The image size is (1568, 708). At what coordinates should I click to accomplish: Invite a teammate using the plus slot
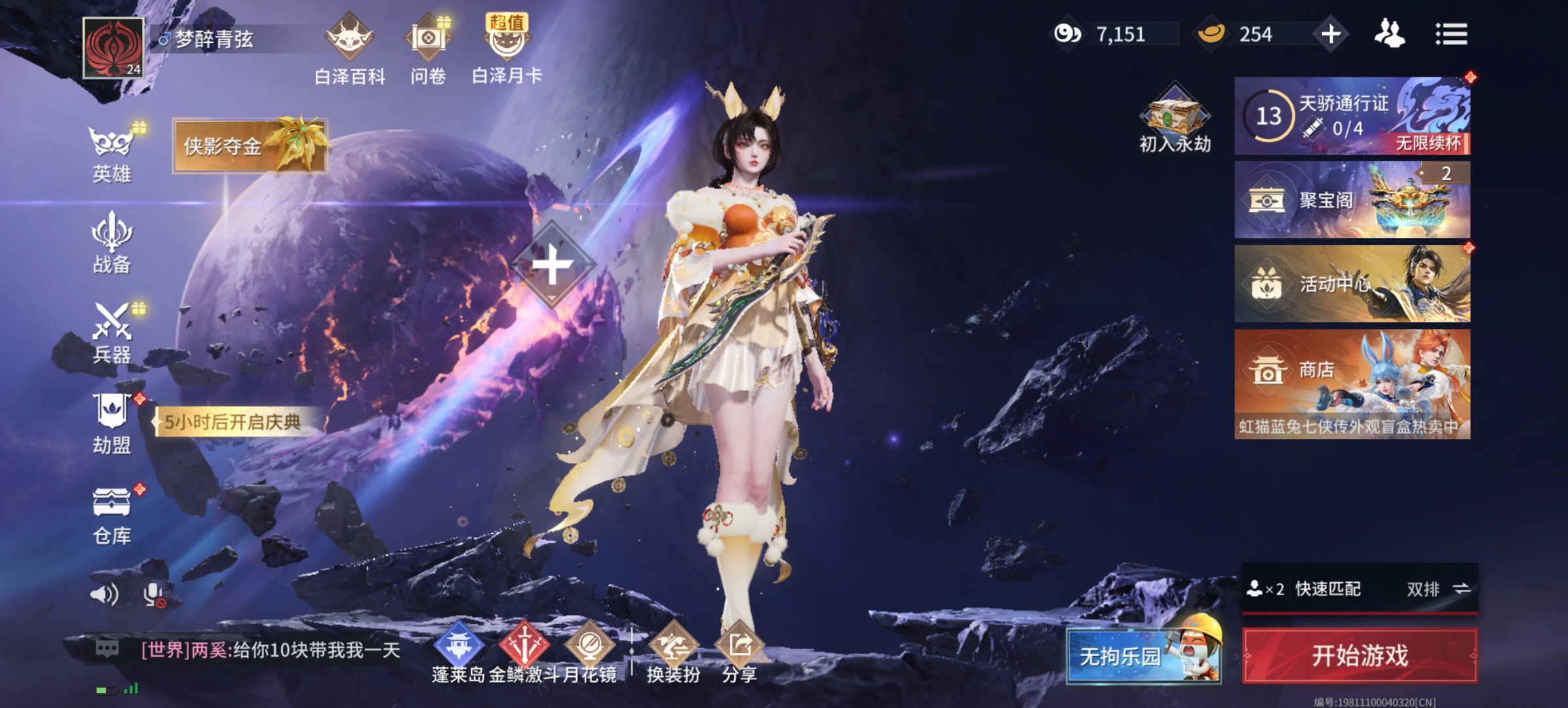[552, 264]
